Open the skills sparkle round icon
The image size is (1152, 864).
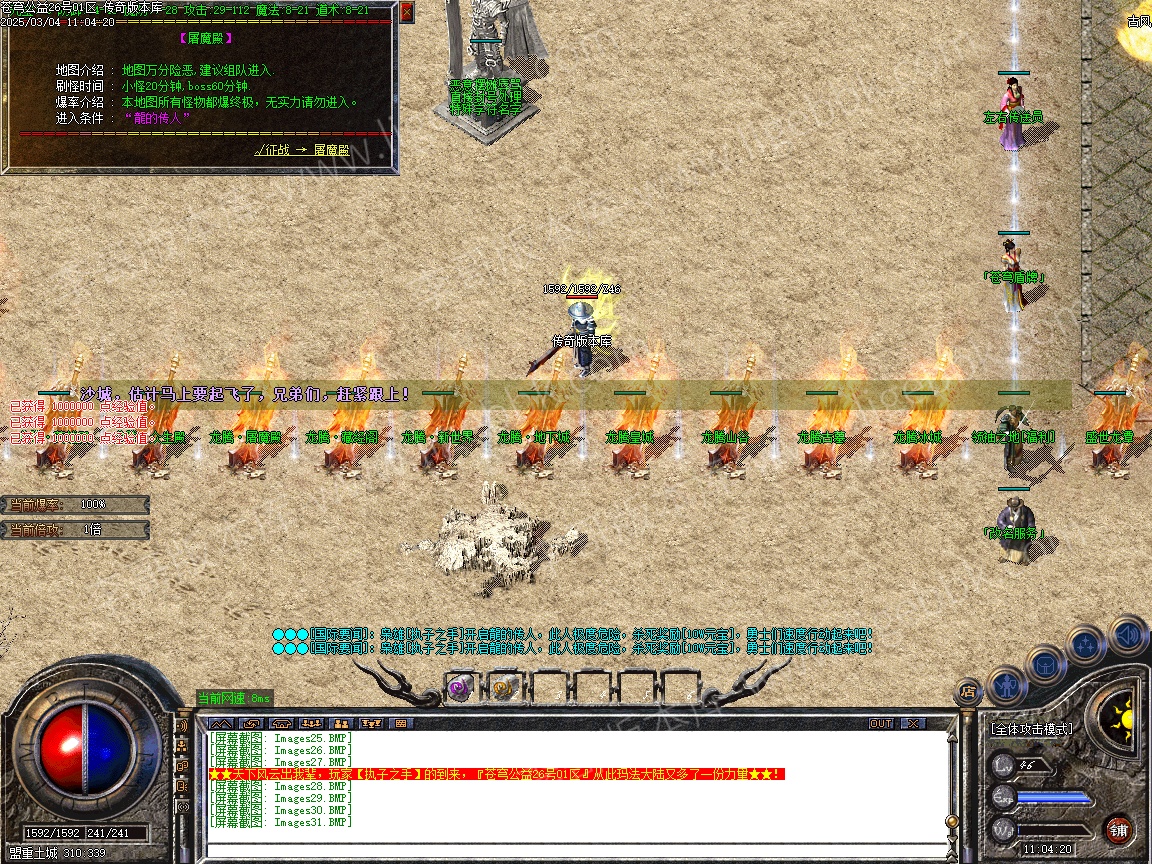[1086, 645]
